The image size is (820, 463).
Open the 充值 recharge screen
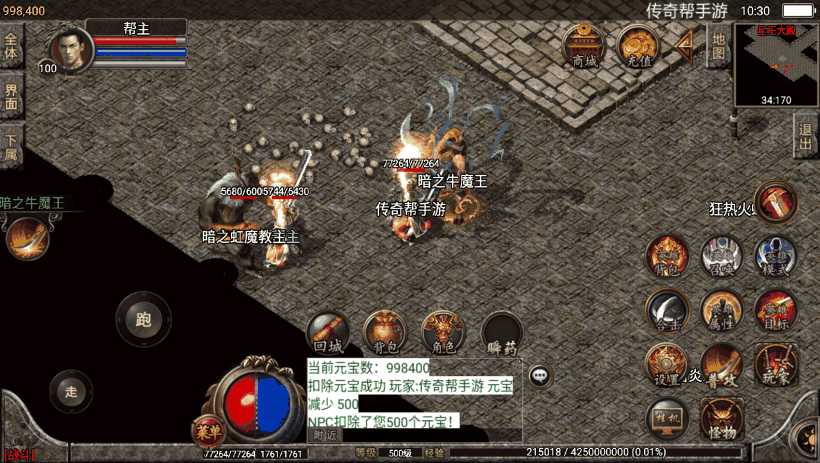[x=637, y=46]
